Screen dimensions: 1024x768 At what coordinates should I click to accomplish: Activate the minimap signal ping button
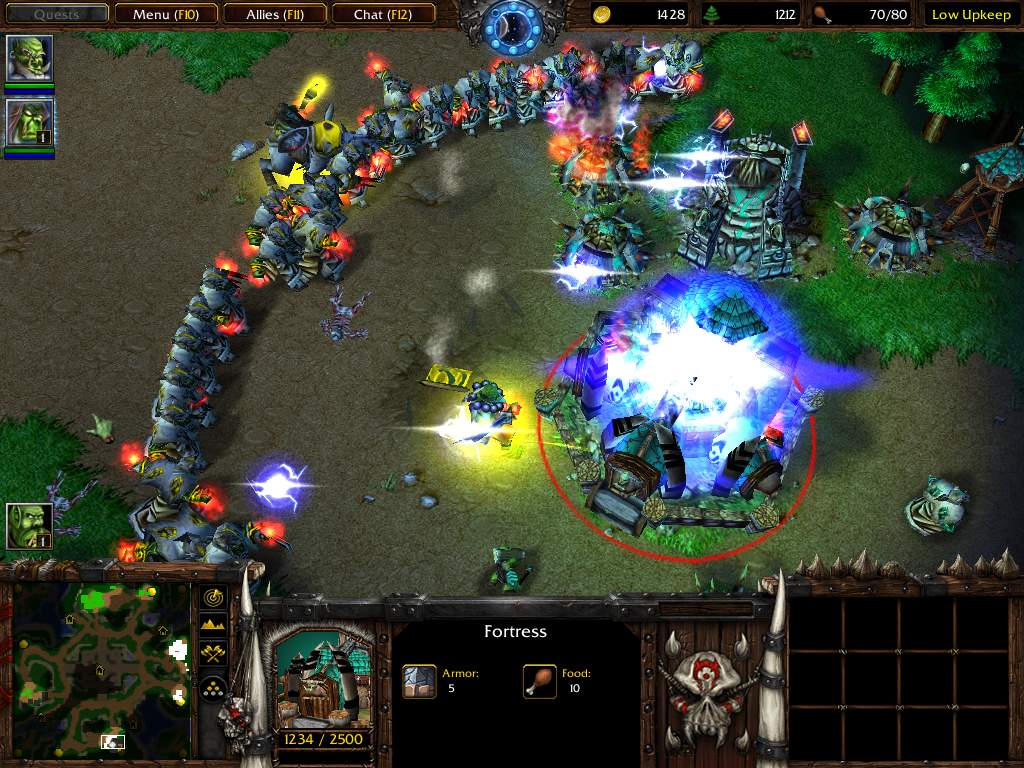tap(213, 597)
